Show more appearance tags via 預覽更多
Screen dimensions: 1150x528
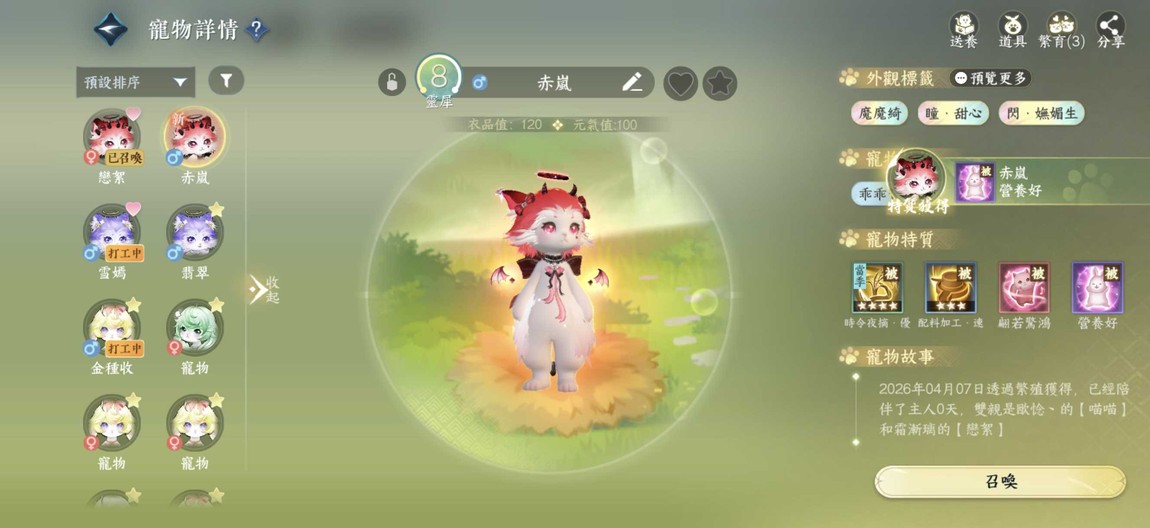(x=990, y=78)
